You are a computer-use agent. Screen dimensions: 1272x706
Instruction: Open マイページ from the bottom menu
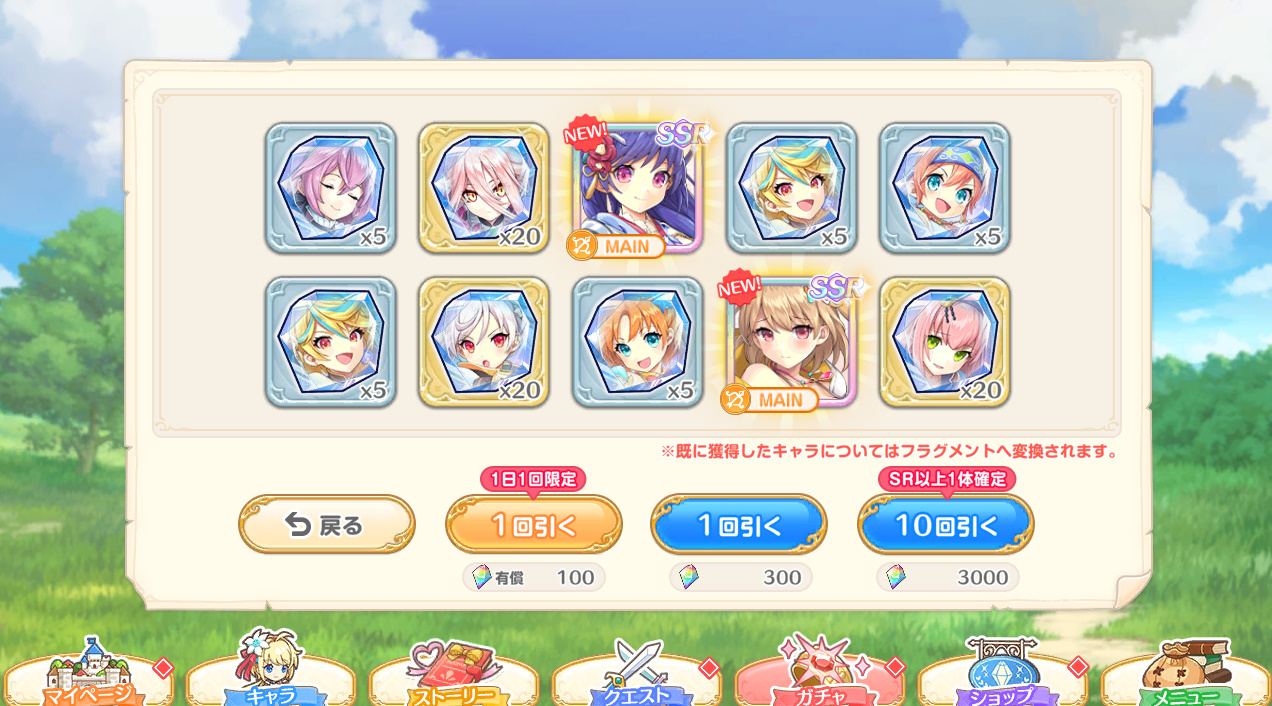pos(88,679)
